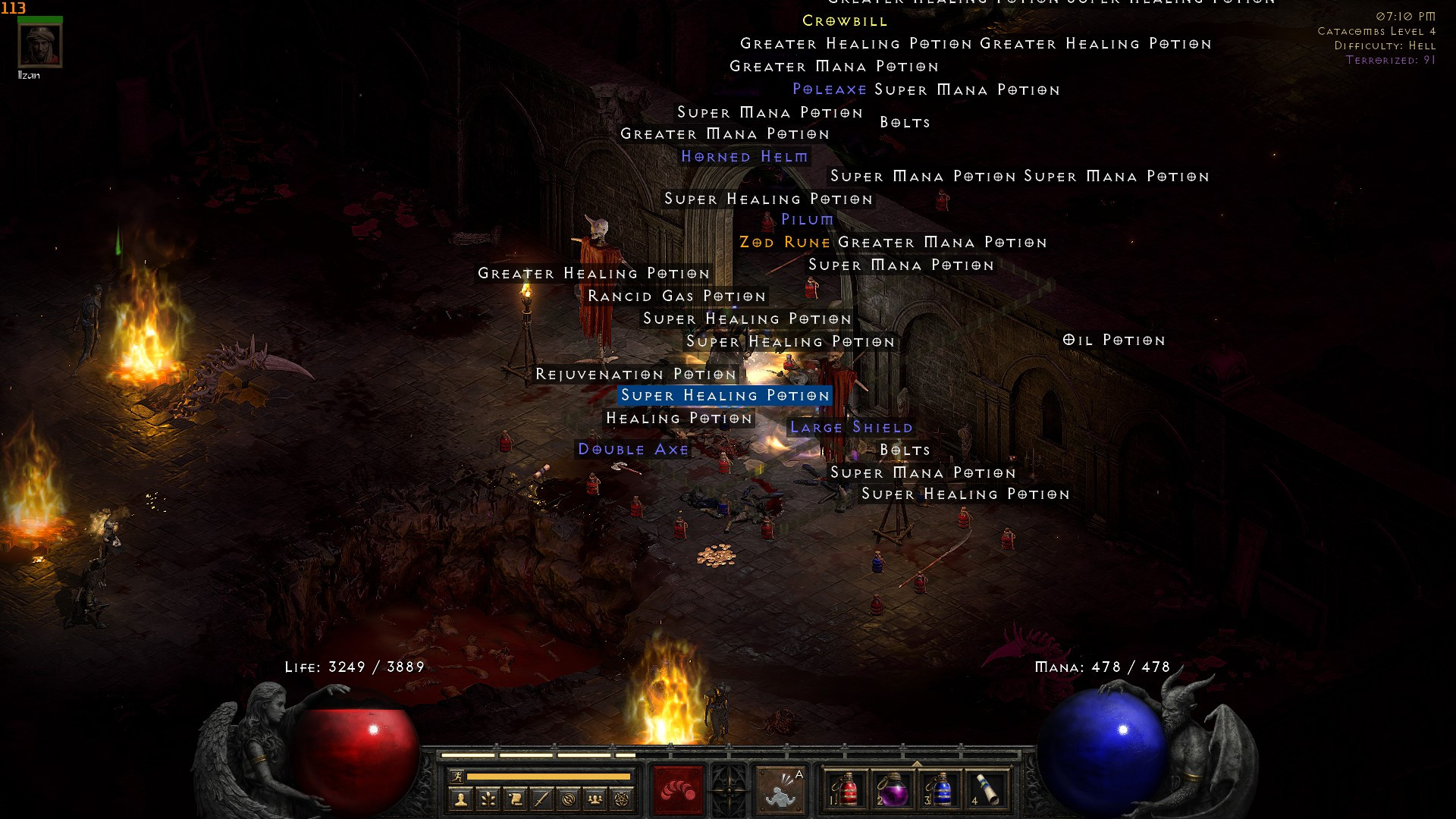
Task: Select the red left-click skill icon
Action: tap(678, 789)
